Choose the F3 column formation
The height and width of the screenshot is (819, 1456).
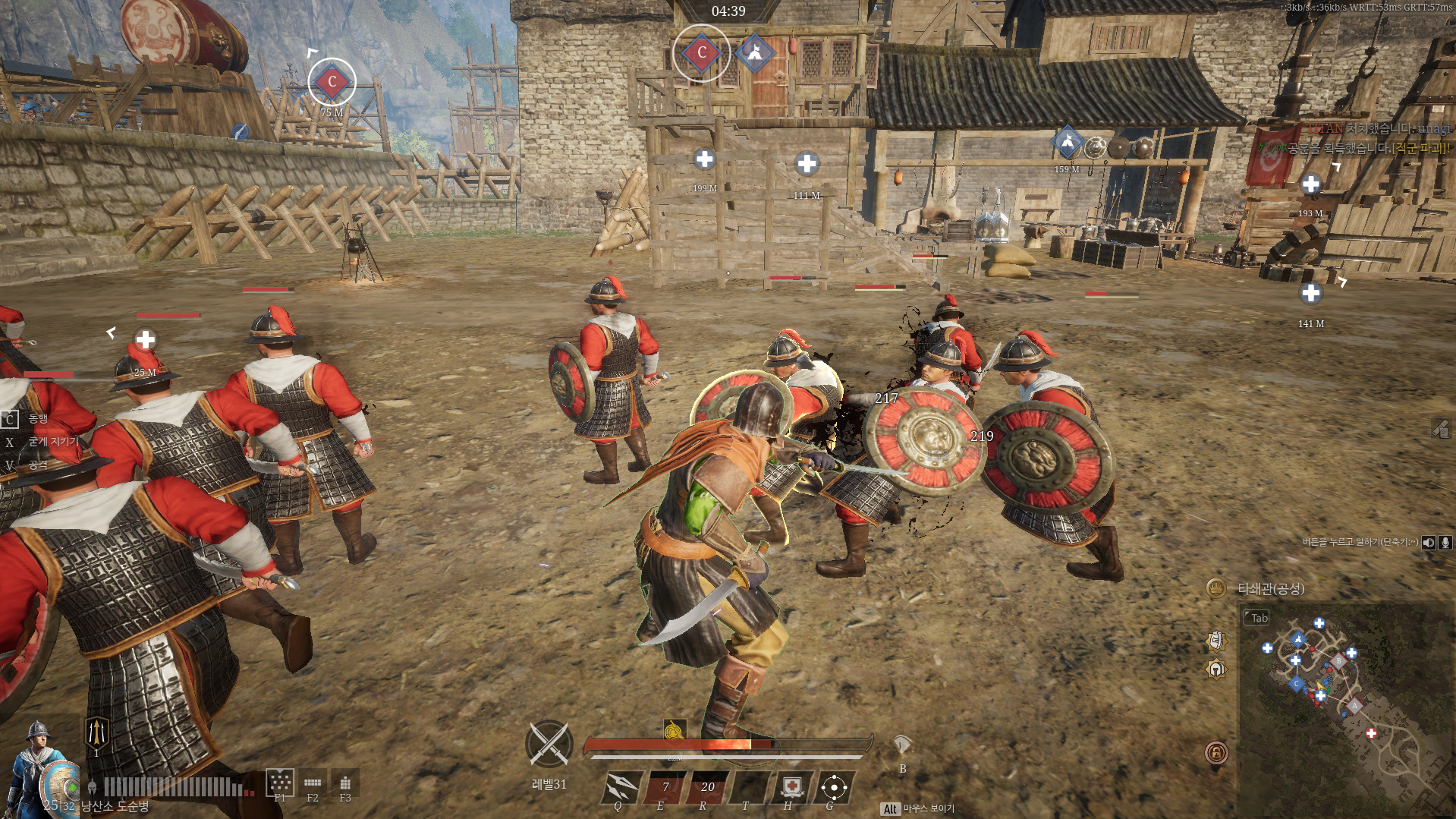tap(345, 783)
